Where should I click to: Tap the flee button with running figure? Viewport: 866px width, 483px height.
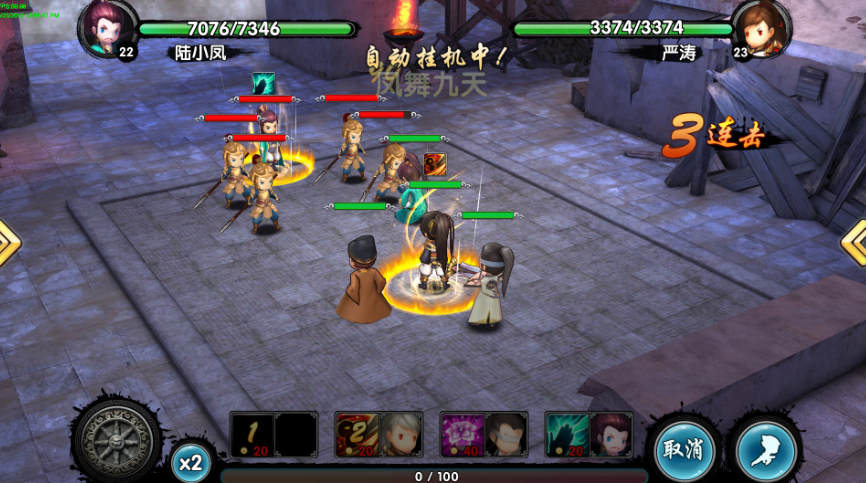point(767,451)
